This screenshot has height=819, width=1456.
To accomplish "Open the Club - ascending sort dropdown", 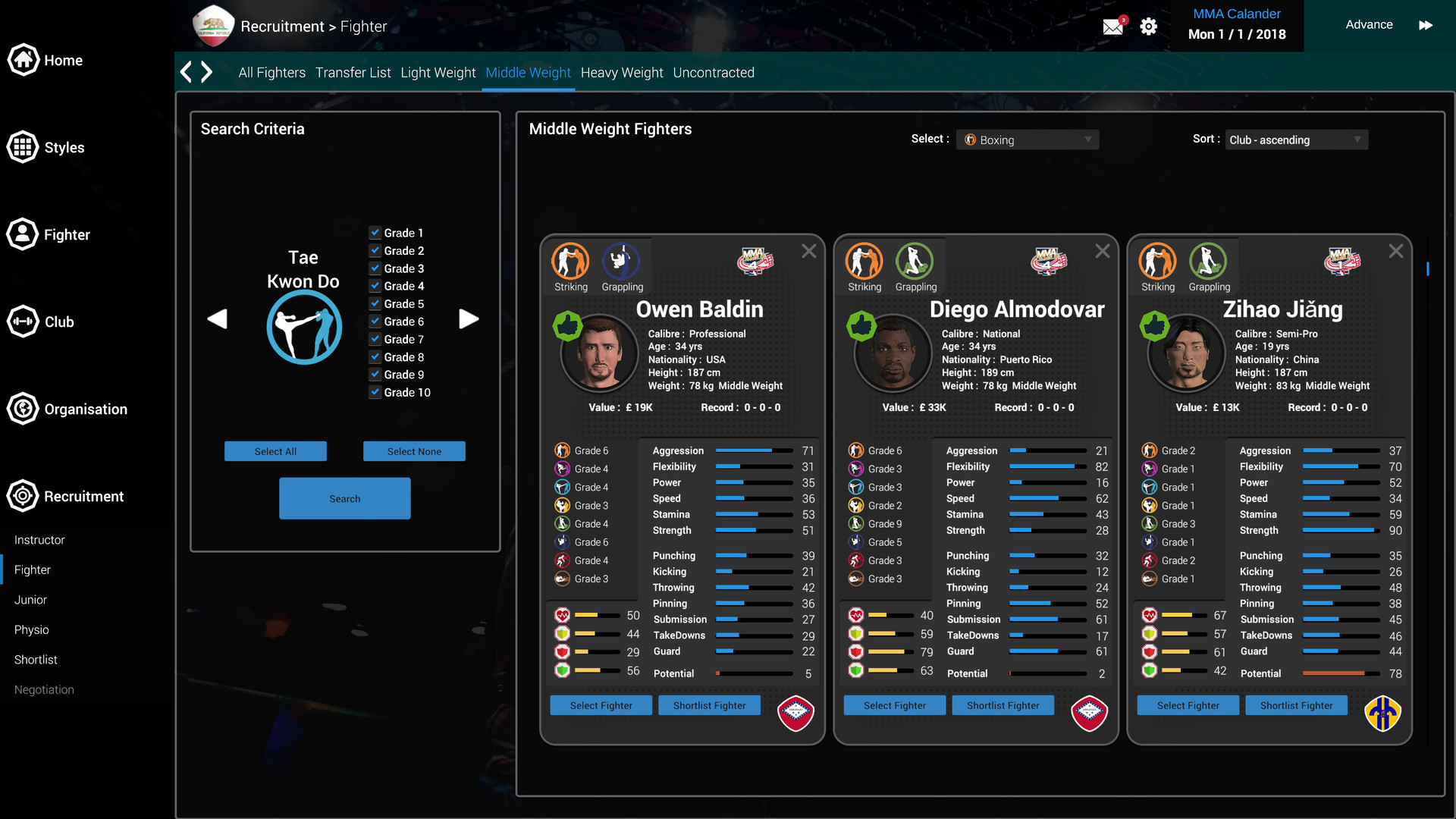I will point(1296,140).
